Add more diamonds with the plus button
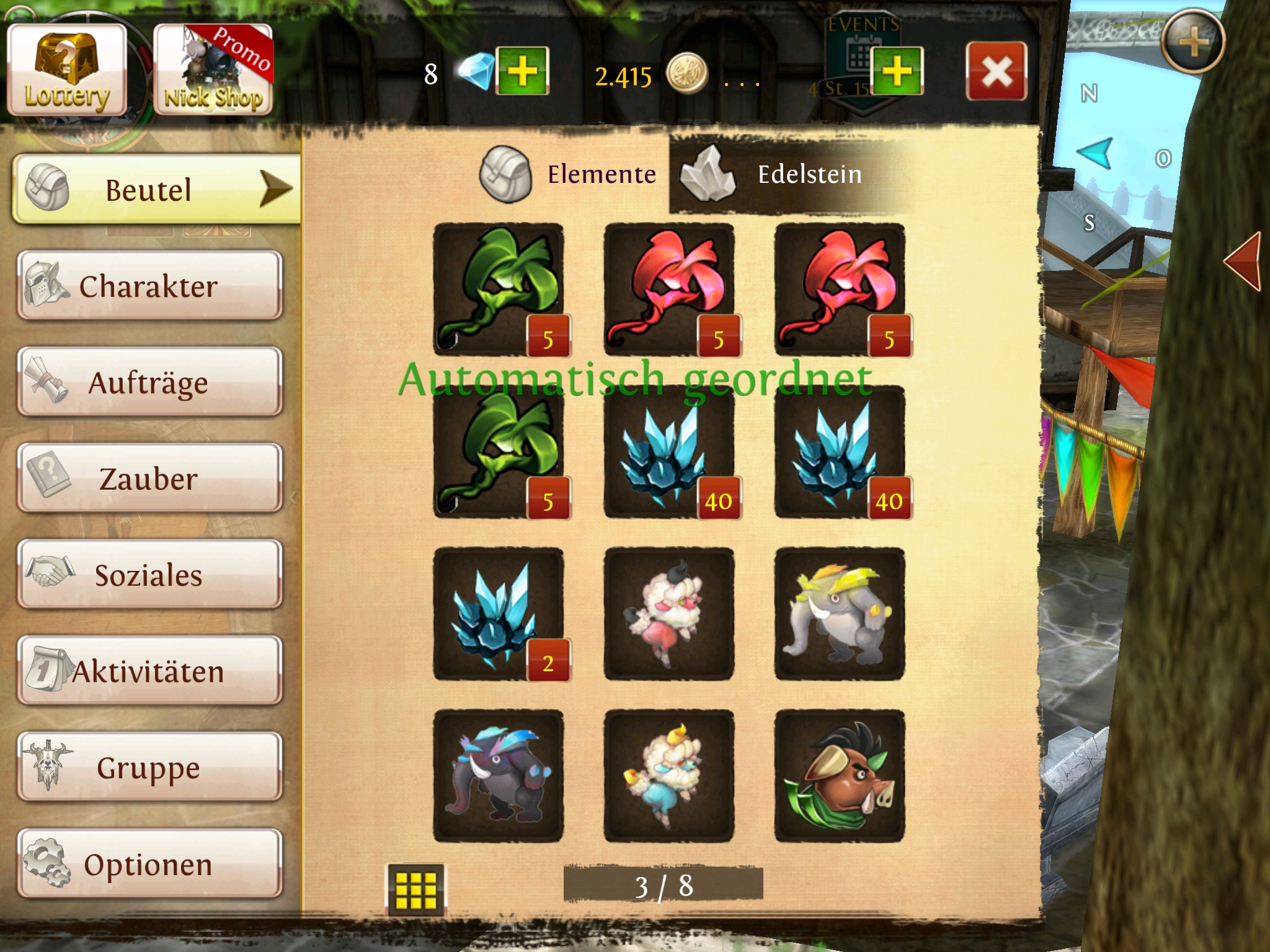1270x952 pixels. pos(522,71)
